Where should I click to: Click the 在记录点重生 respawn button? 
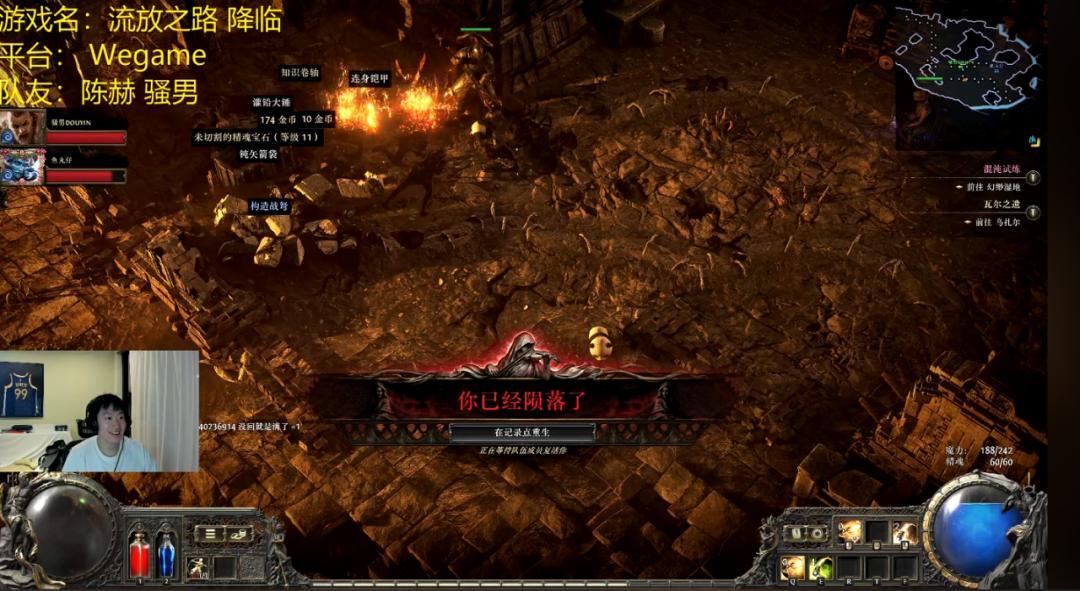pos(522,432)
